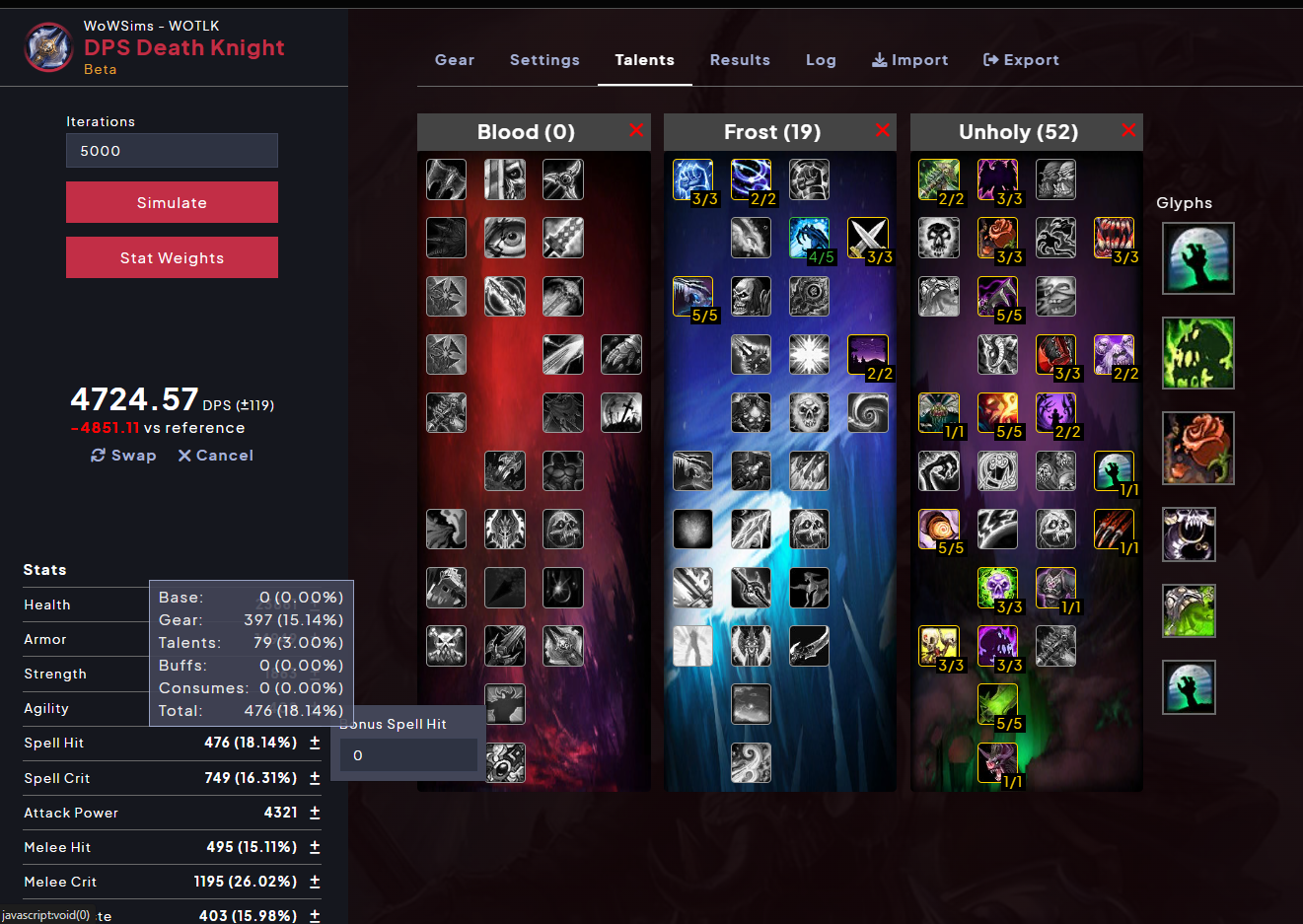Click inside the Bonus Spell Hit field
1303x924 pixels.
pos(407,754)
